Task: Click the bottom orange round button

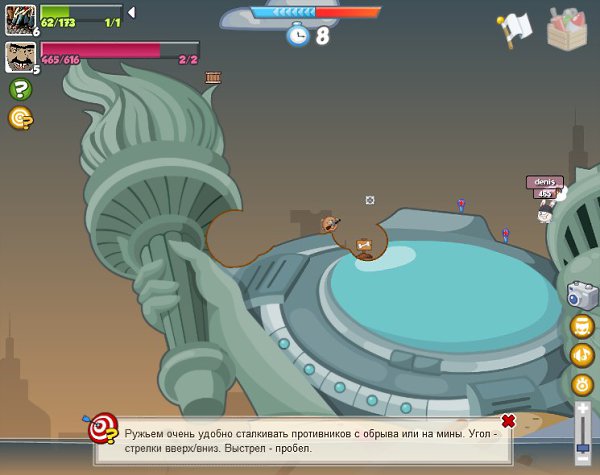Action: (x=582, y=384)
